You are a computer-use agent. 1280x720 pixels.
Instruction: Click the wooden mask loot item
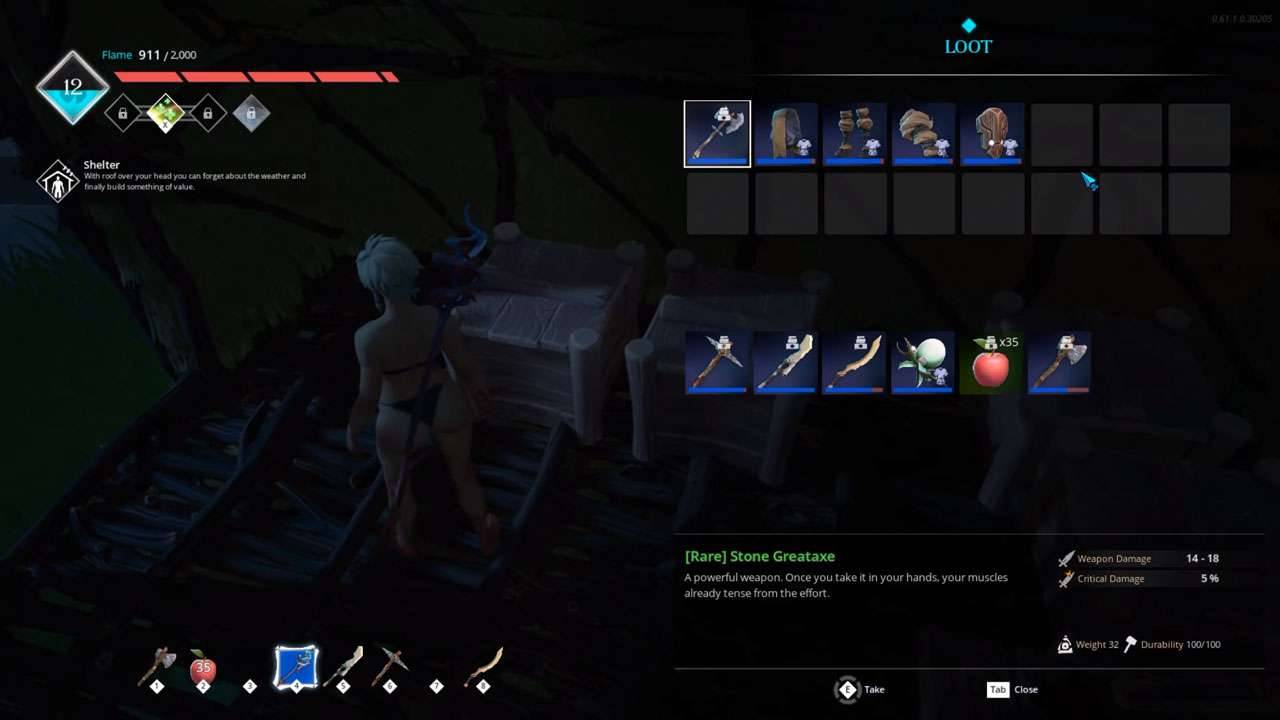tap(992, 134)
